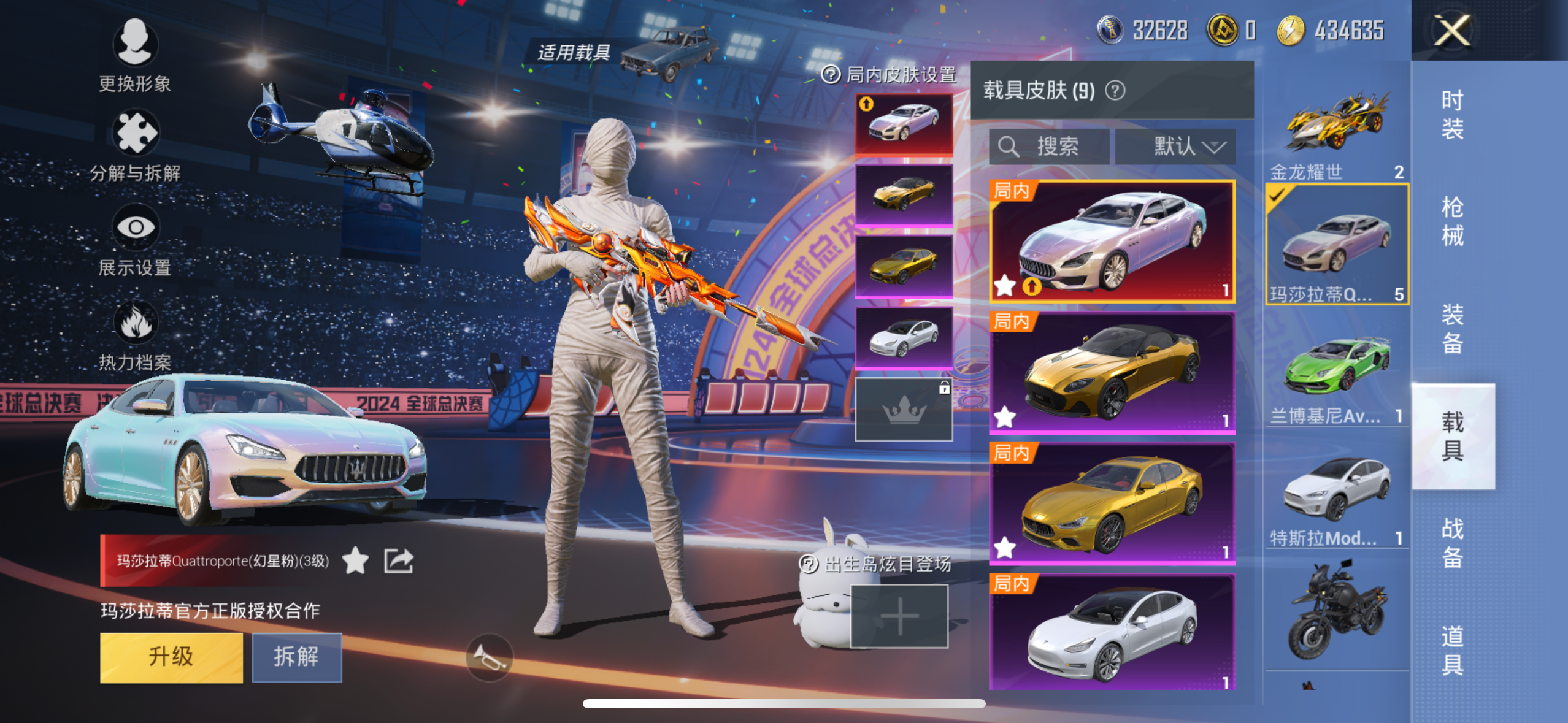Open 展示设置 display settings
This screenshot has height=723, width=1568.
[x=135, y=240]
